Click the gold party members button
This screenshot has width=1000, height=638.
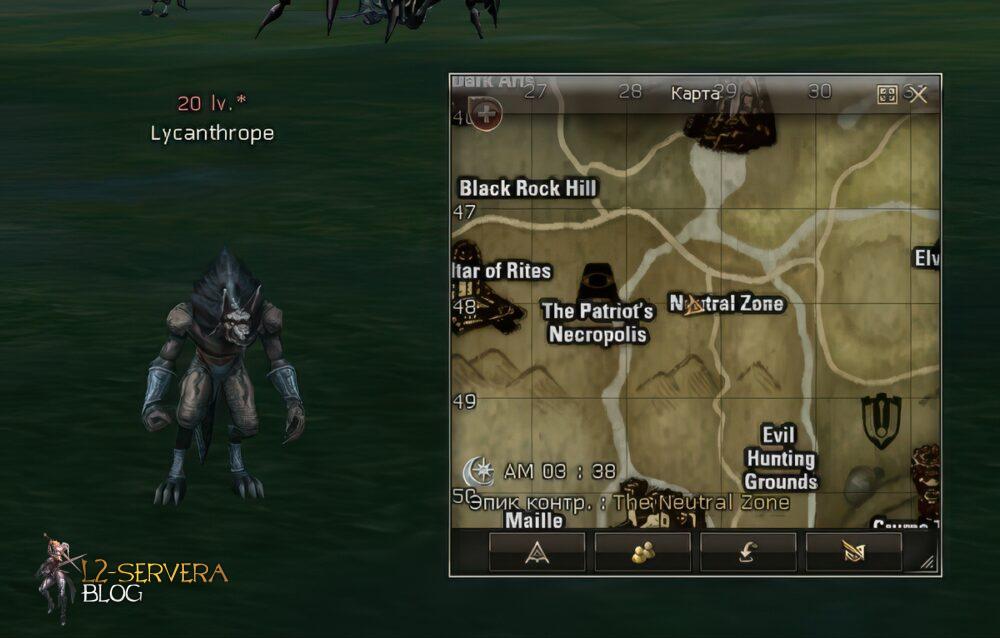click(x=643, y=551)
